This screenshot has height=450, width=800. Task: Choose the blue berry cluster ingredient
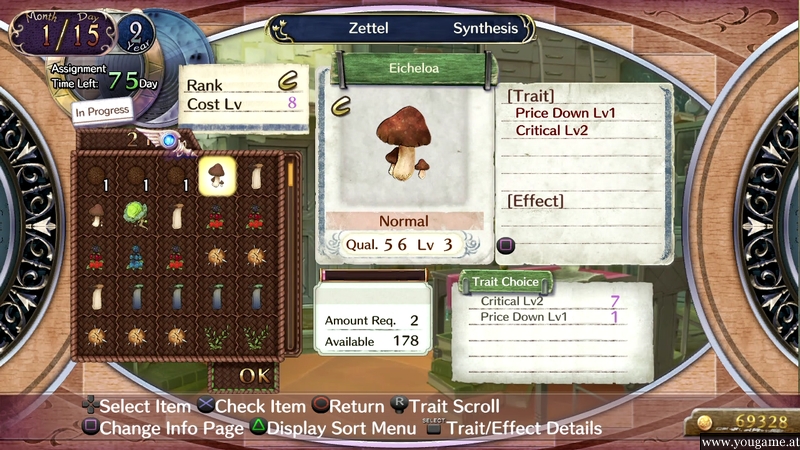pos(136,256)
